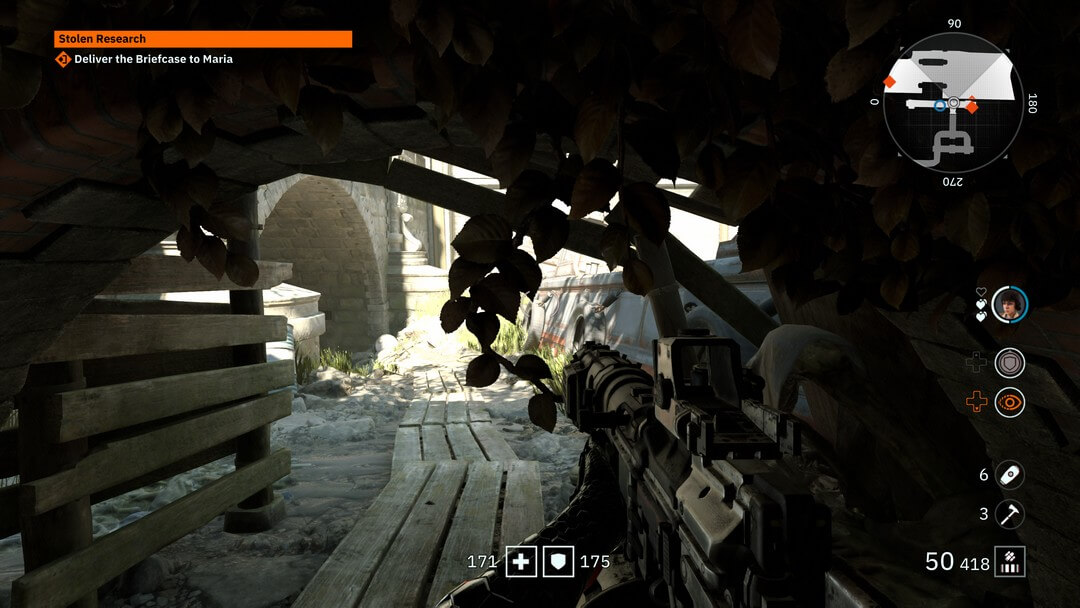Open the Stolen Research quest tracker
This screenshot has height=608, width=1080.
point(203,39)
